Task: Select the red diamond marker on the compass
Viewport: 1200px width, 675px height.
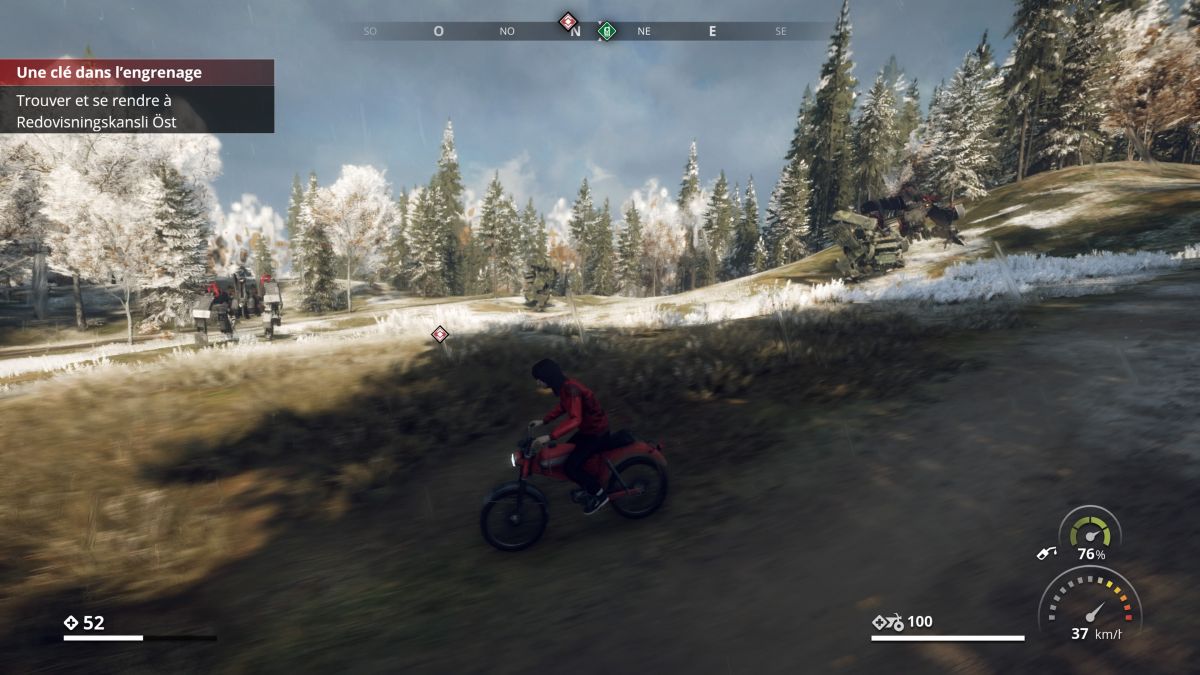Action: click(x=568, y=20)
